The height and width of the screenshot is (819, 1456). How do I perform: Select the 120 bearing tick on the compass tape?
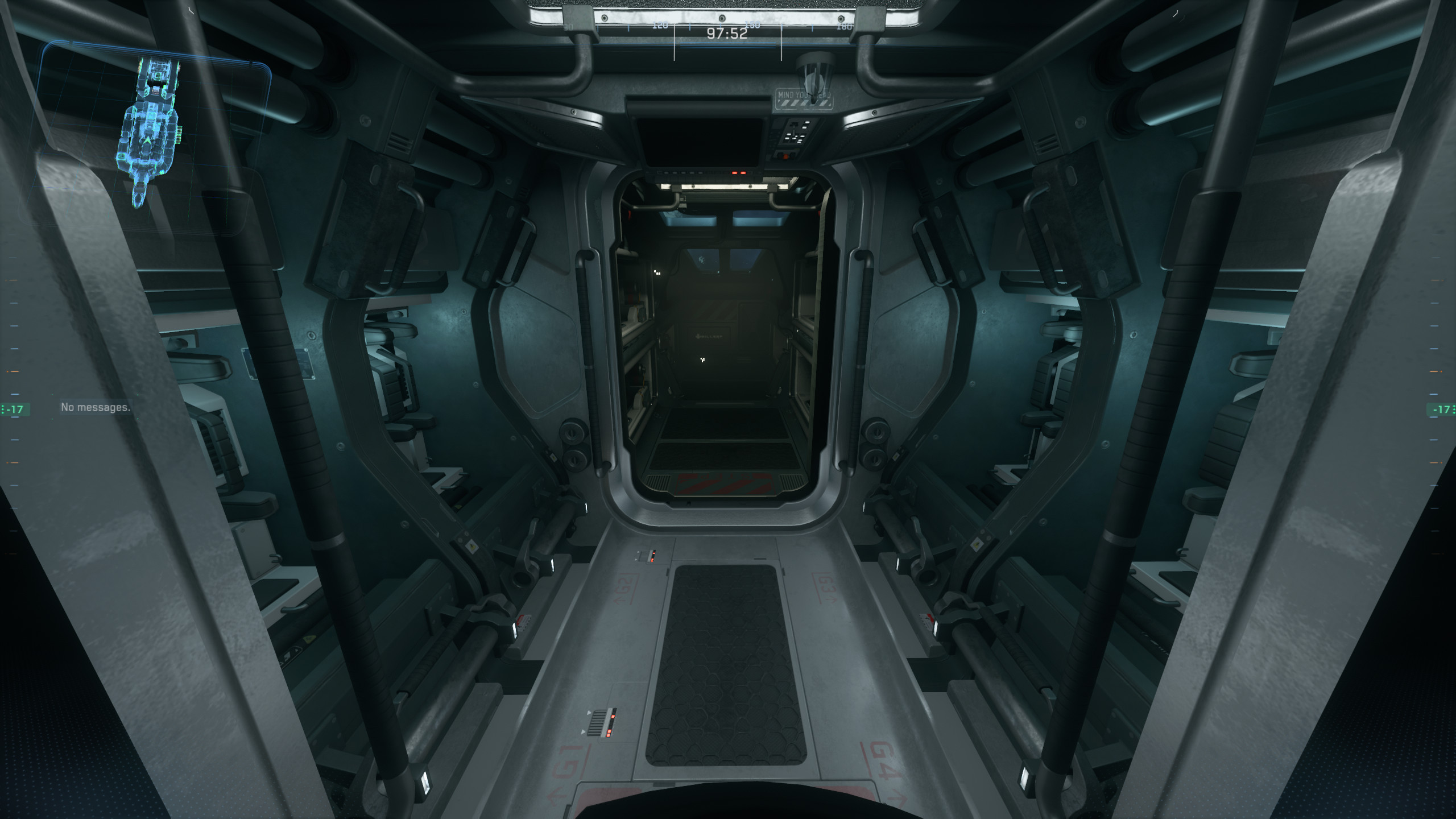(660, 26)
